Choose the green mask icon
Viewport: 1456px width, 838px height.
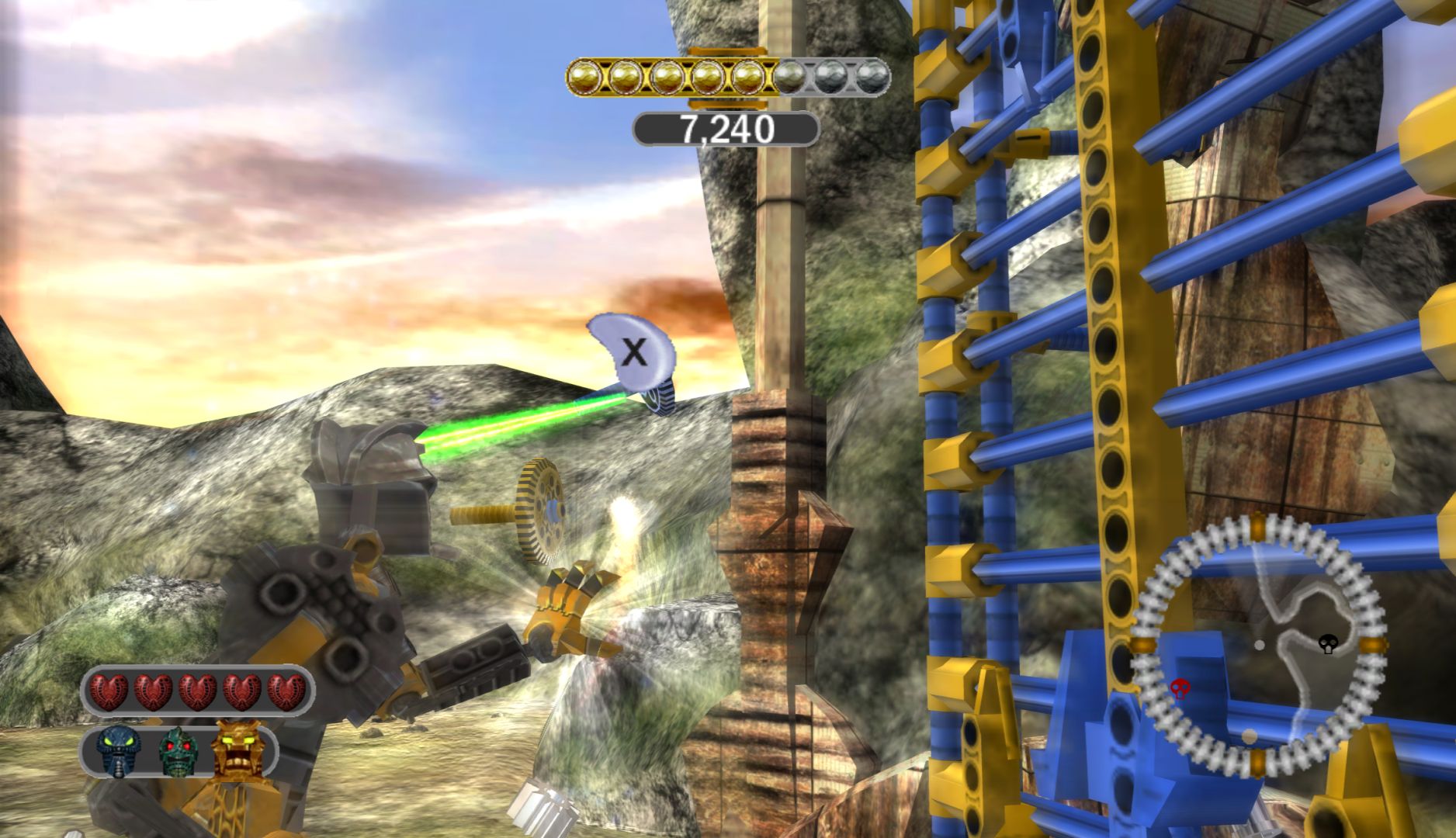pyautogui.click(x=178, y=750)
